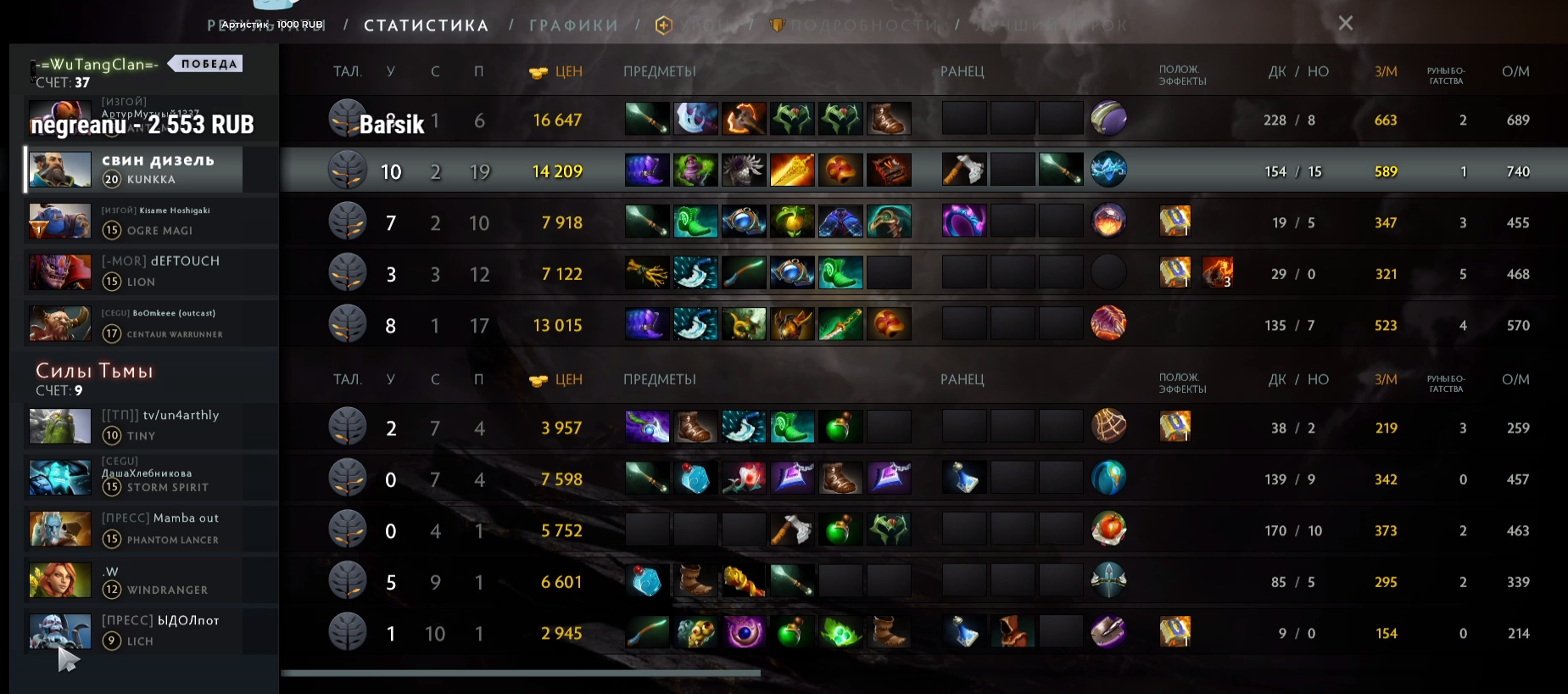Open Kunkka's talent tree icon
The image size is (1568, 694).
coord(348,171)
